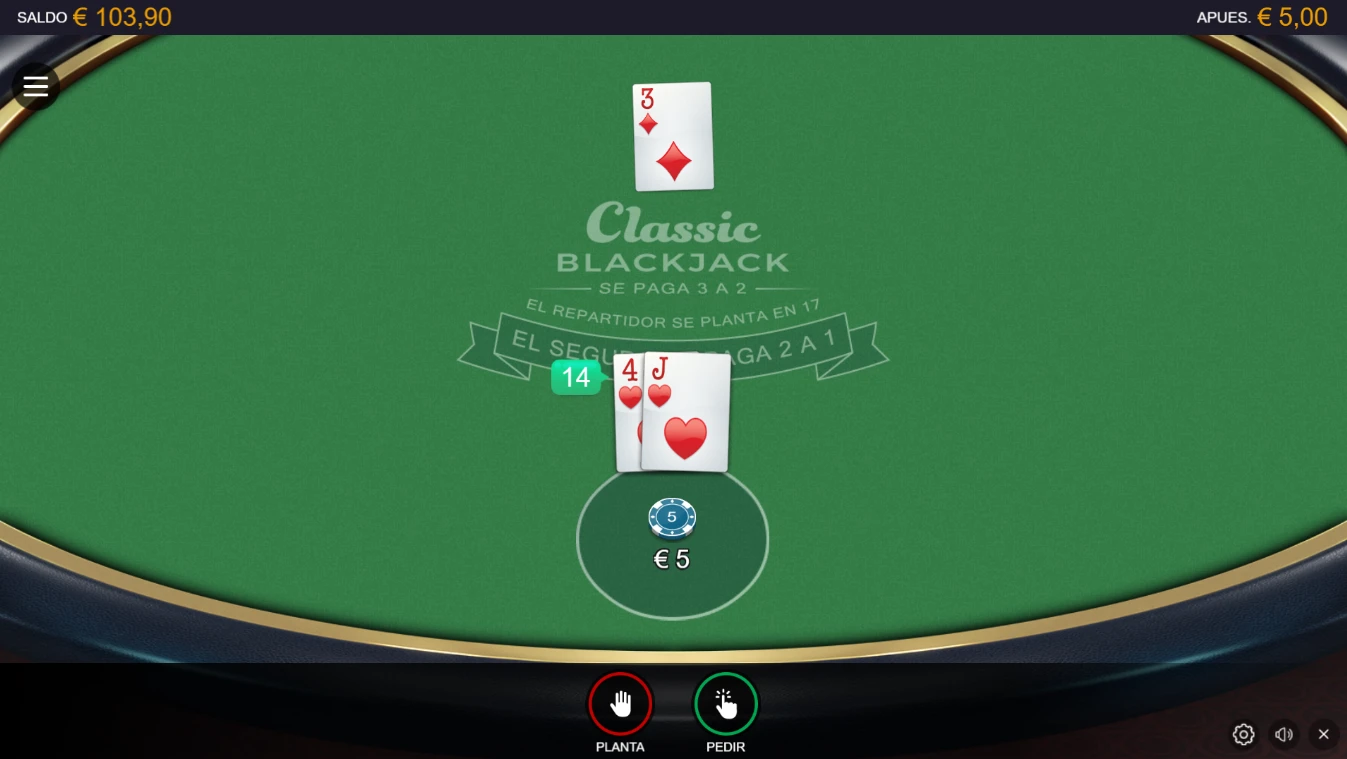The height and width of the screenshot is (759, 1347).
Task: Click the €5 bet label in the betting circle
Action: [x=671, y=558]
